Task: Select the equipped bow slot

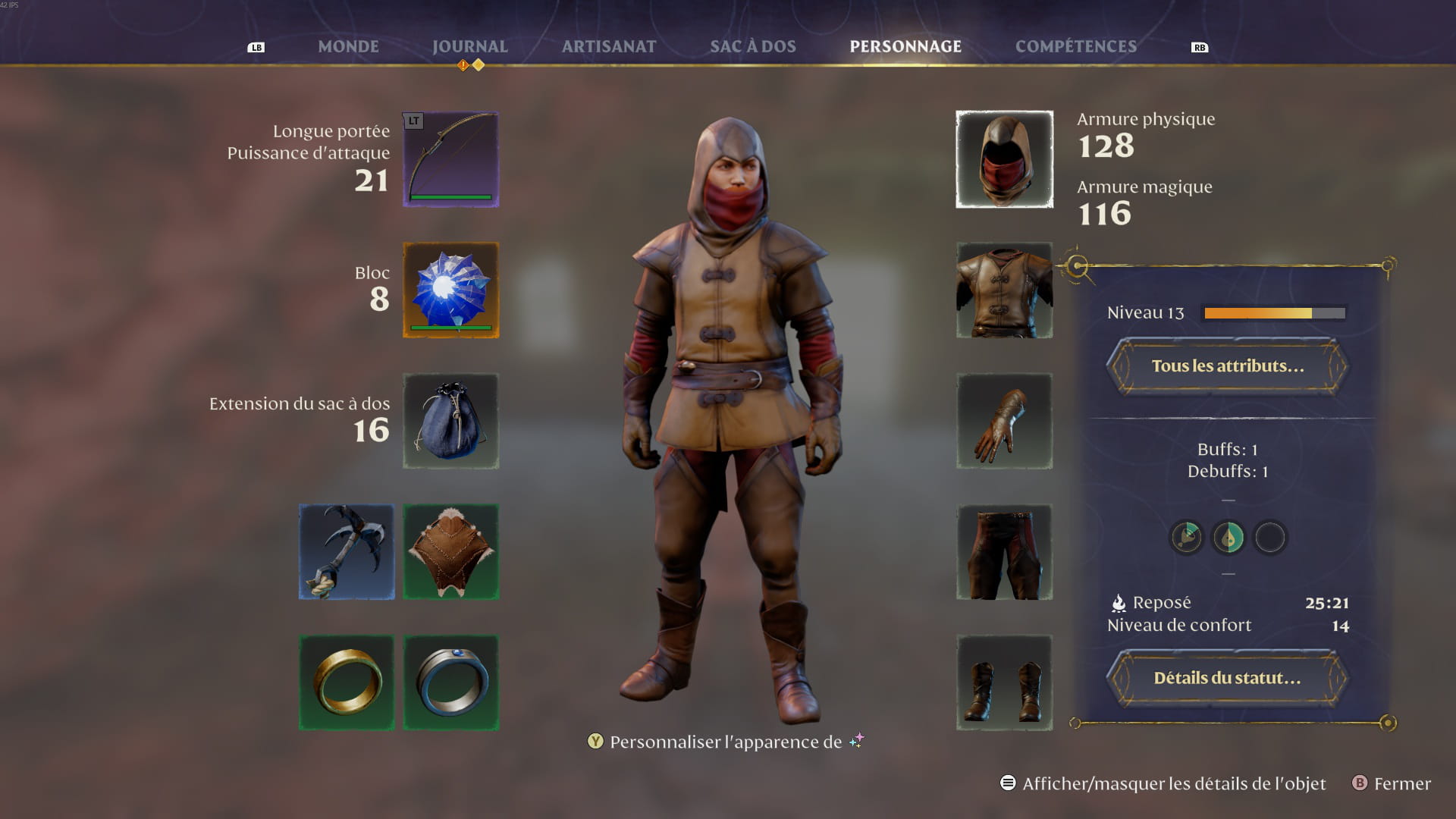Action: click(x=450, y=159)
